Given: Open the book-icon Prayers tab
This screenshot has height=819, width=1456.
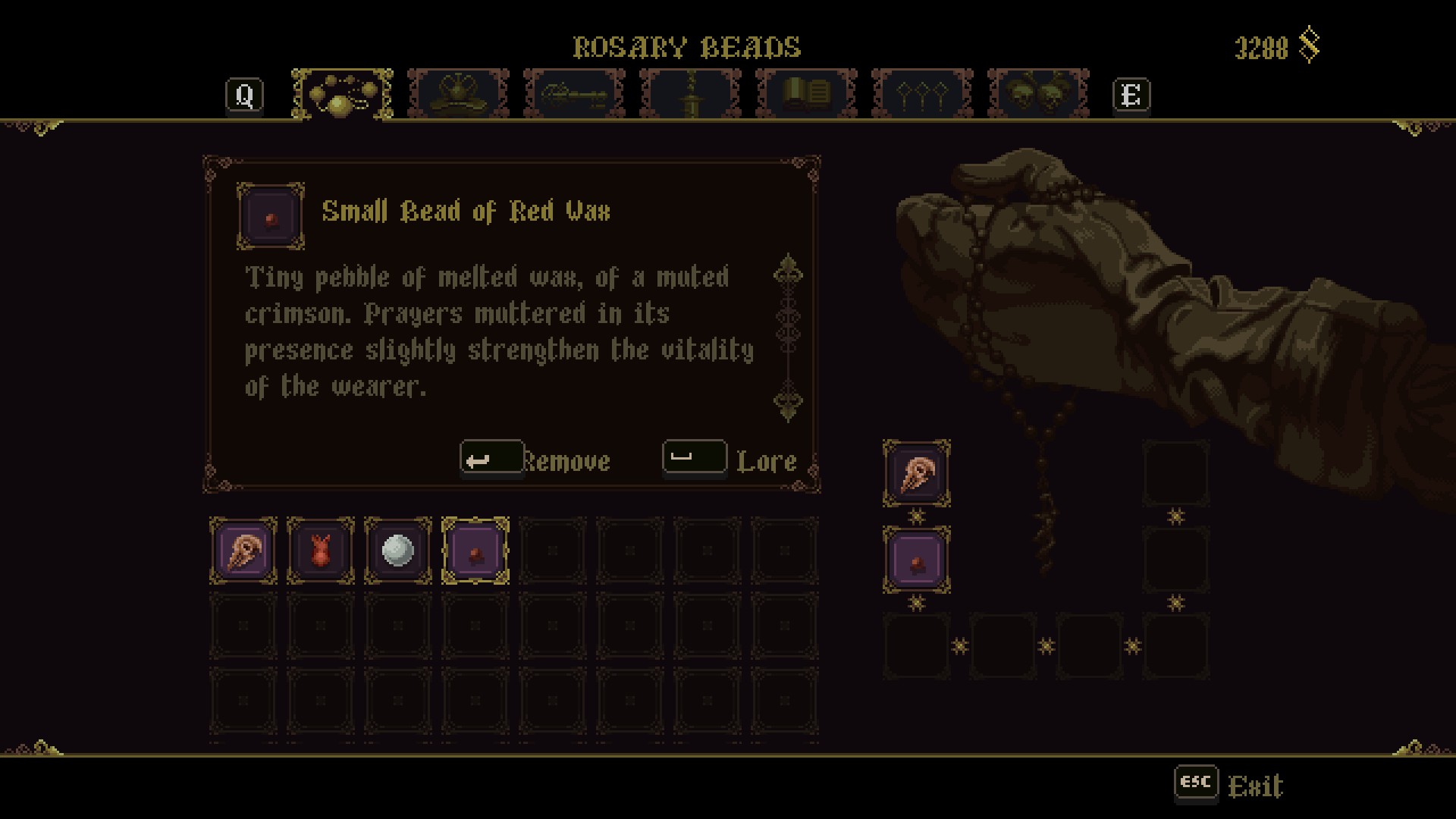Looking at the screenshot, I should click(x=806, y=95).
